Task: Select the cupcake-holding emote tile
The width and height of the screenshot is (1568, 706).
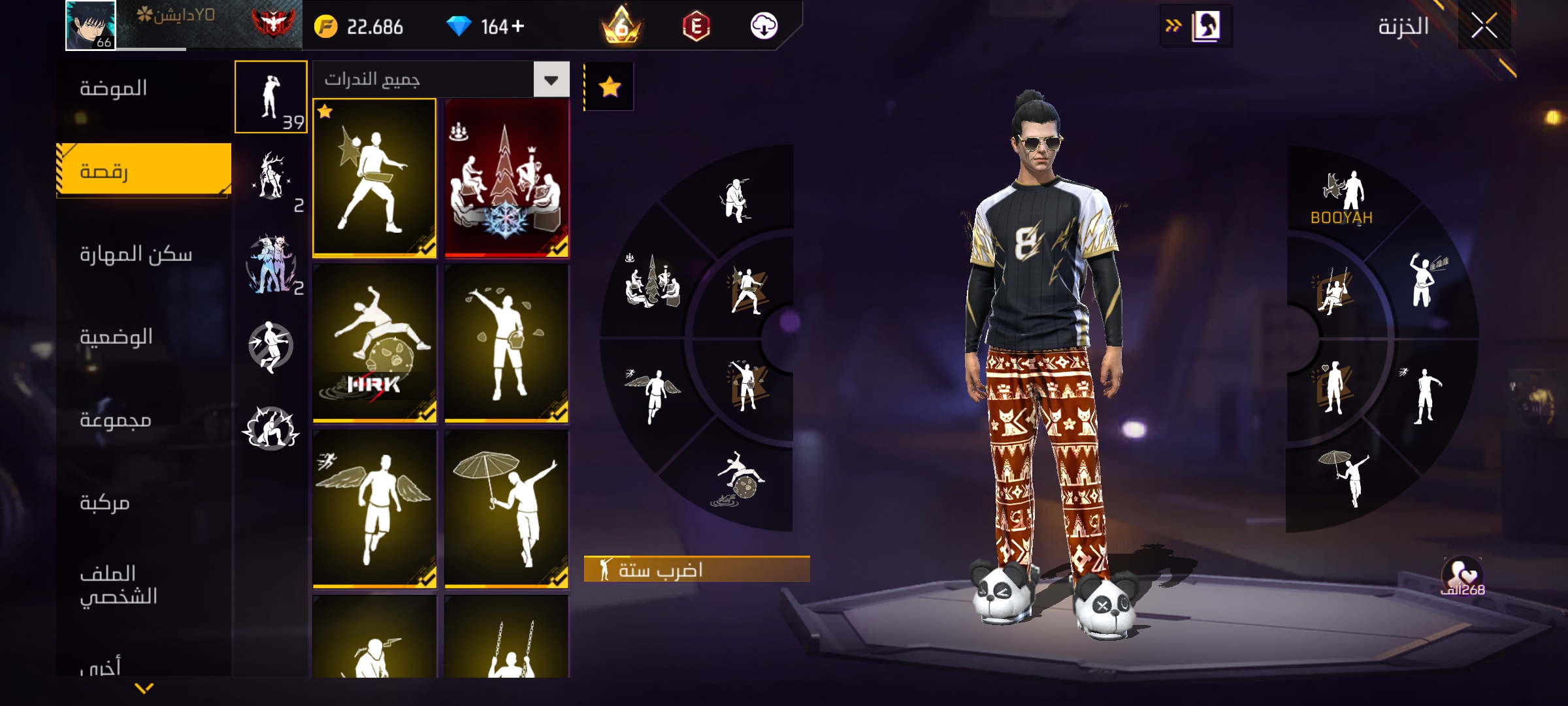Action: [x=506, y=343]
